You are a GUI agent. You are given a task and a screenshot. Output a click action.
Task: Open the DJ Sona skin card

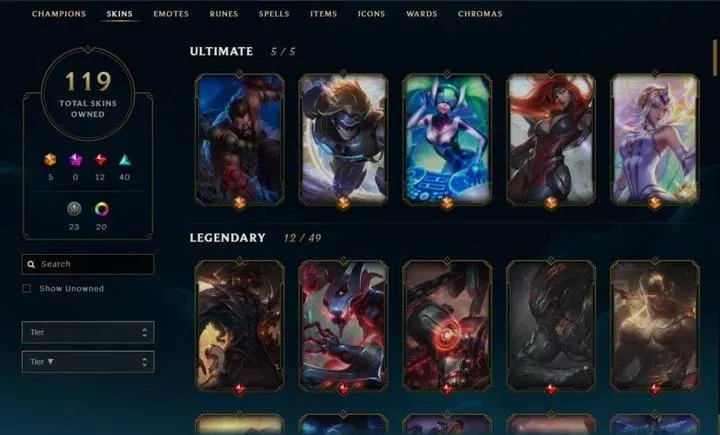tap(447, 138)
